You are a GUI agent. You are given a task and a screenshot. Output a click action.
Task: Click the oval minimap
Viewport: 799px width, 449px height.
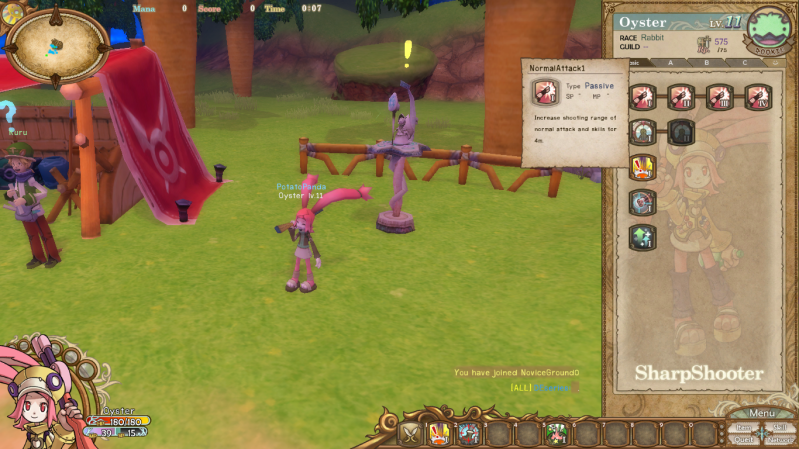(58, 45)
